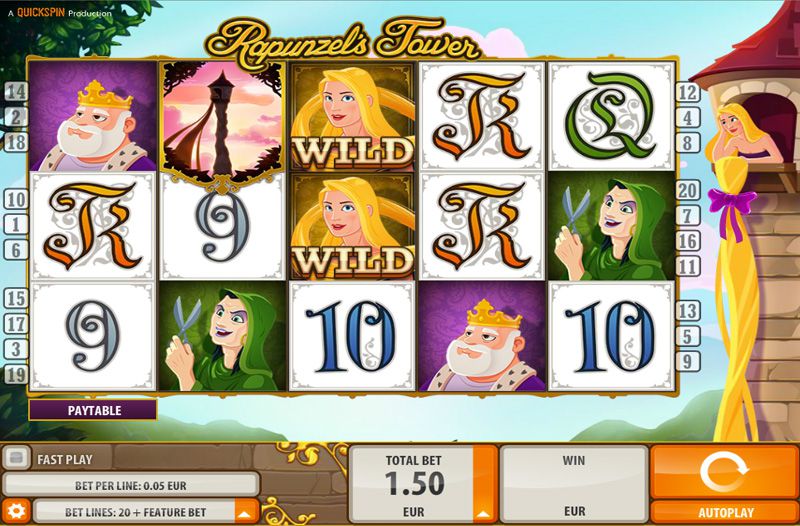Select payline number 11 marker

[687, 266]
